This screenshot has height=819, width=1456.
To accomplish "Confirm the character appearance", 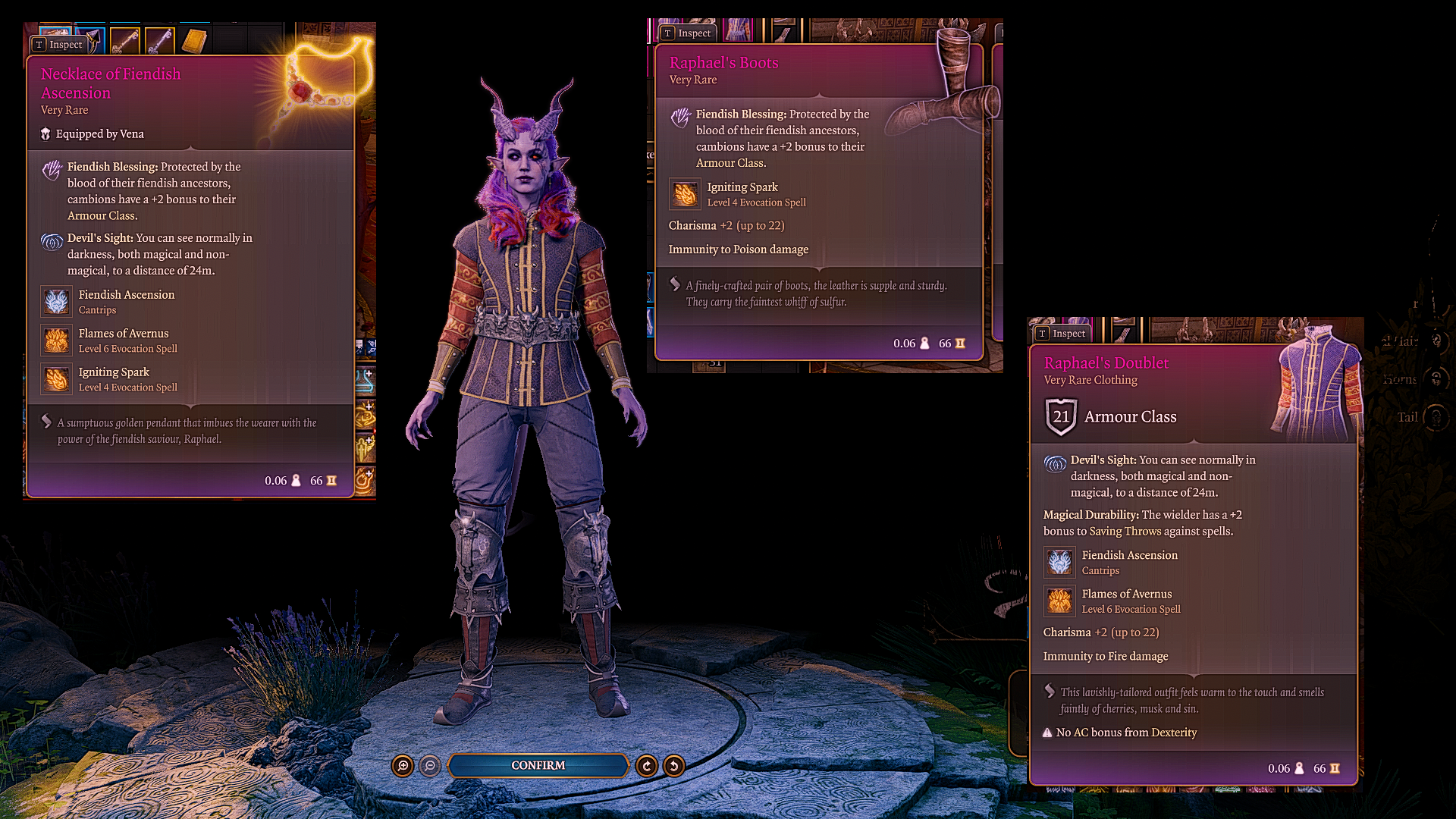I will (538, 766).
